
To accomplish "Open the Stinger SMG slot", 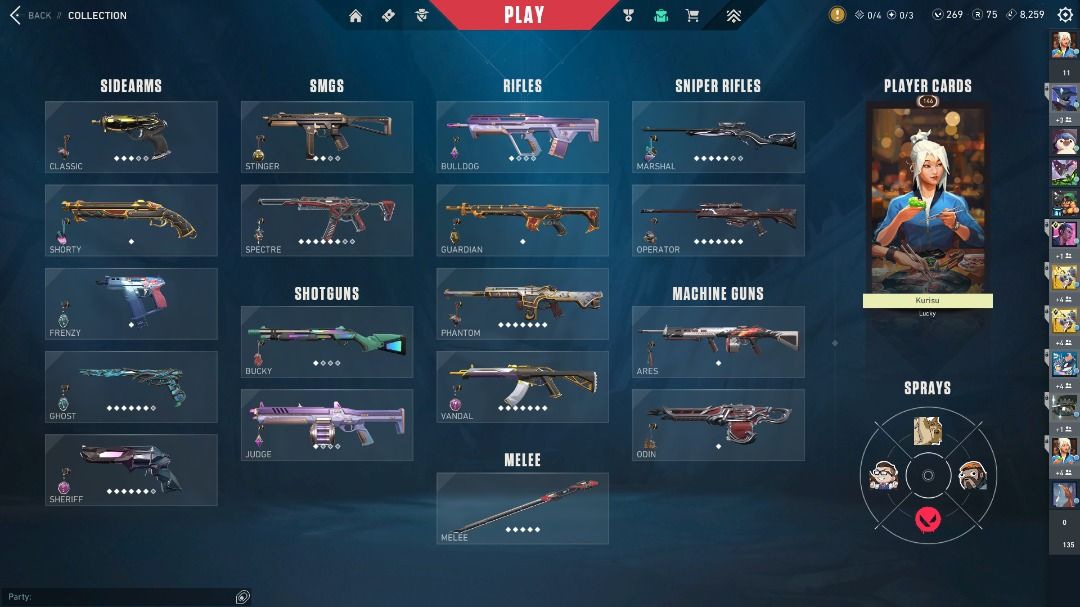I will tap(327, 137).
